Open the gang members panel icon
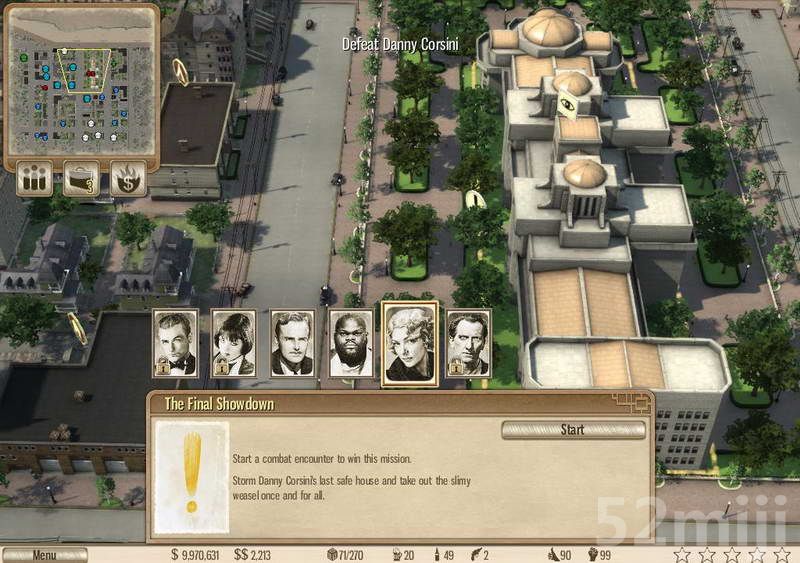Viewport: 800px width, 563px height. coord(36,179)
